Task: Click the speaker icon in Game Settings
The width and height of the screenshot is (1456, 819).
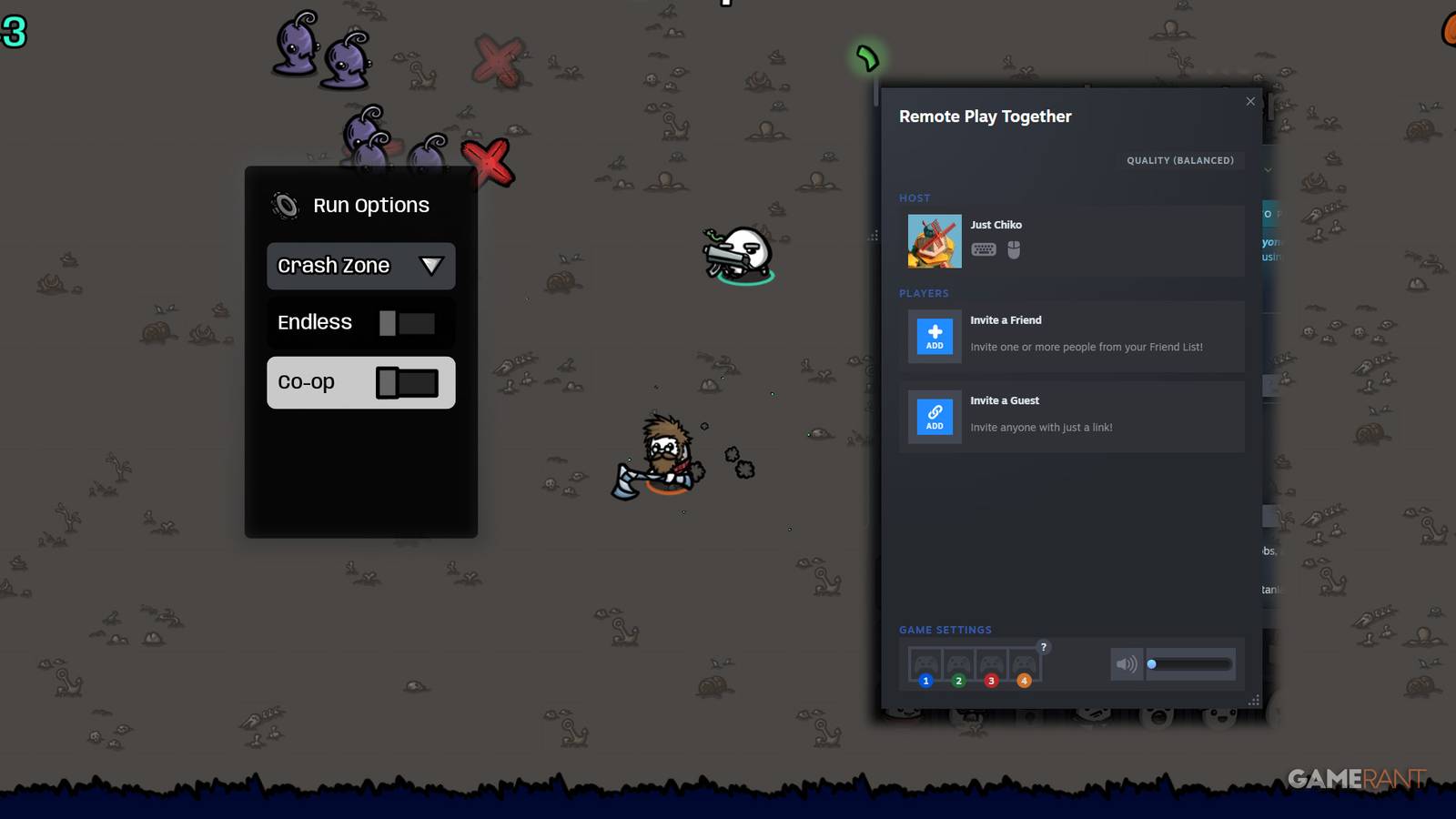Action: (1127, 664)
